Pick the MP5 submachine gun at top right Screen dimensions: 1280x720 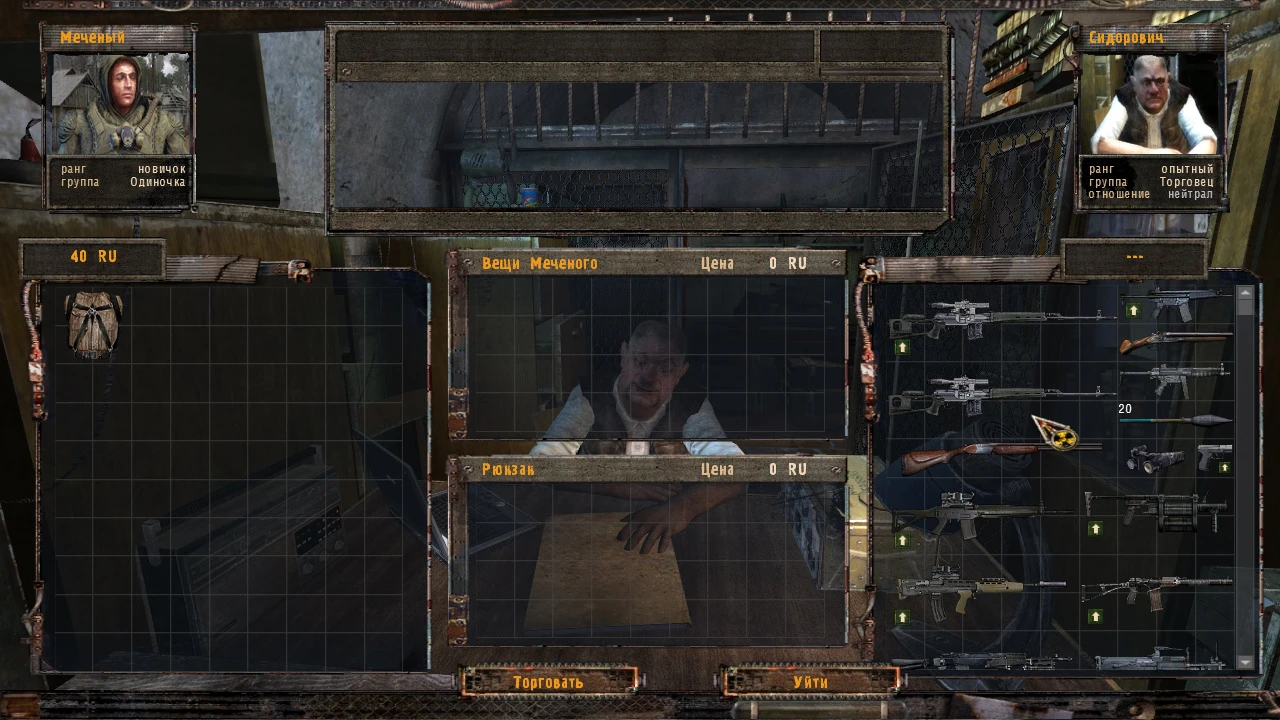pyautogui.click(x=1180, y=301)
